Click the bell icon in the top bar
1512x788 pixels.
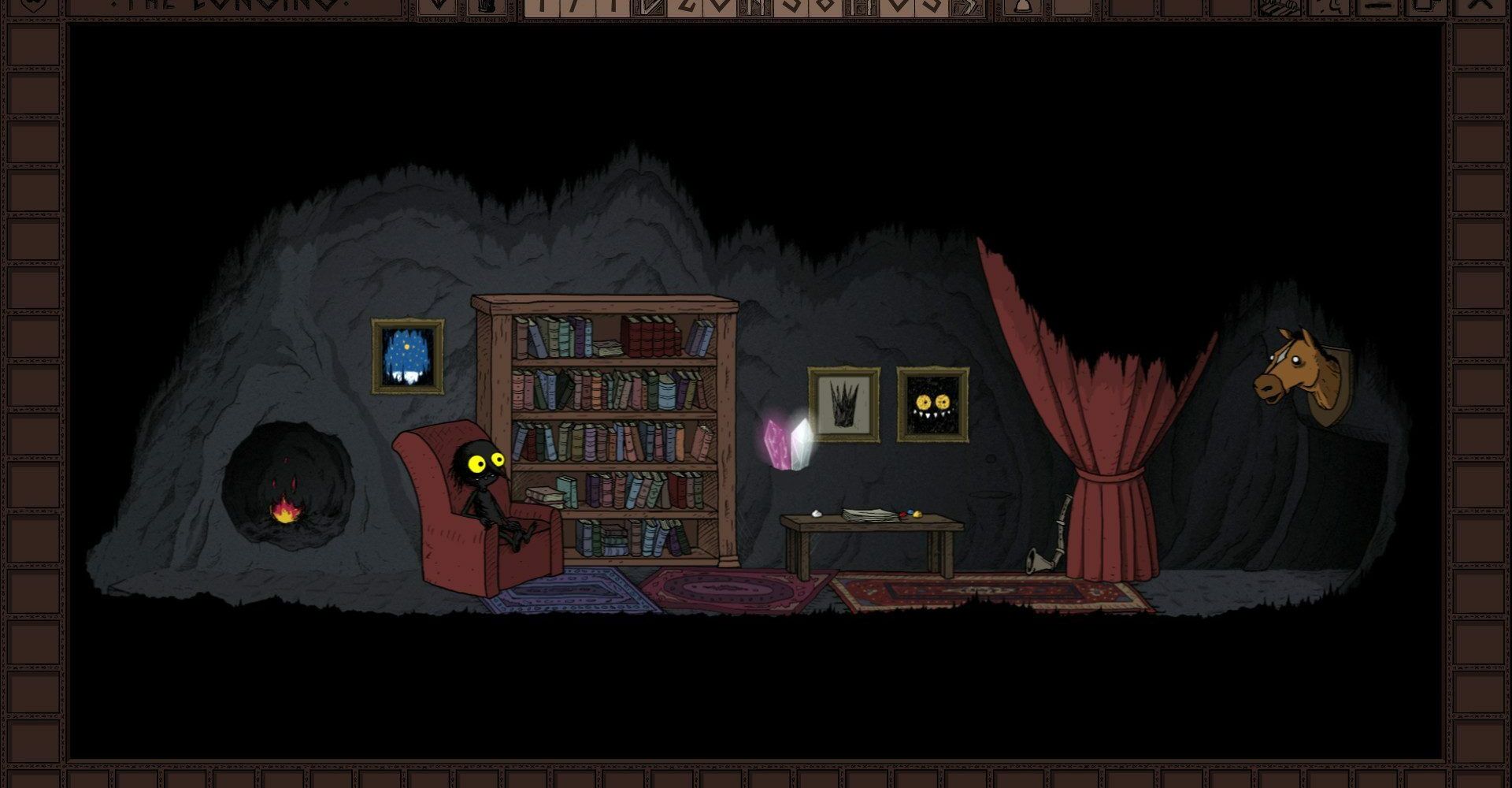point(1022,6)
